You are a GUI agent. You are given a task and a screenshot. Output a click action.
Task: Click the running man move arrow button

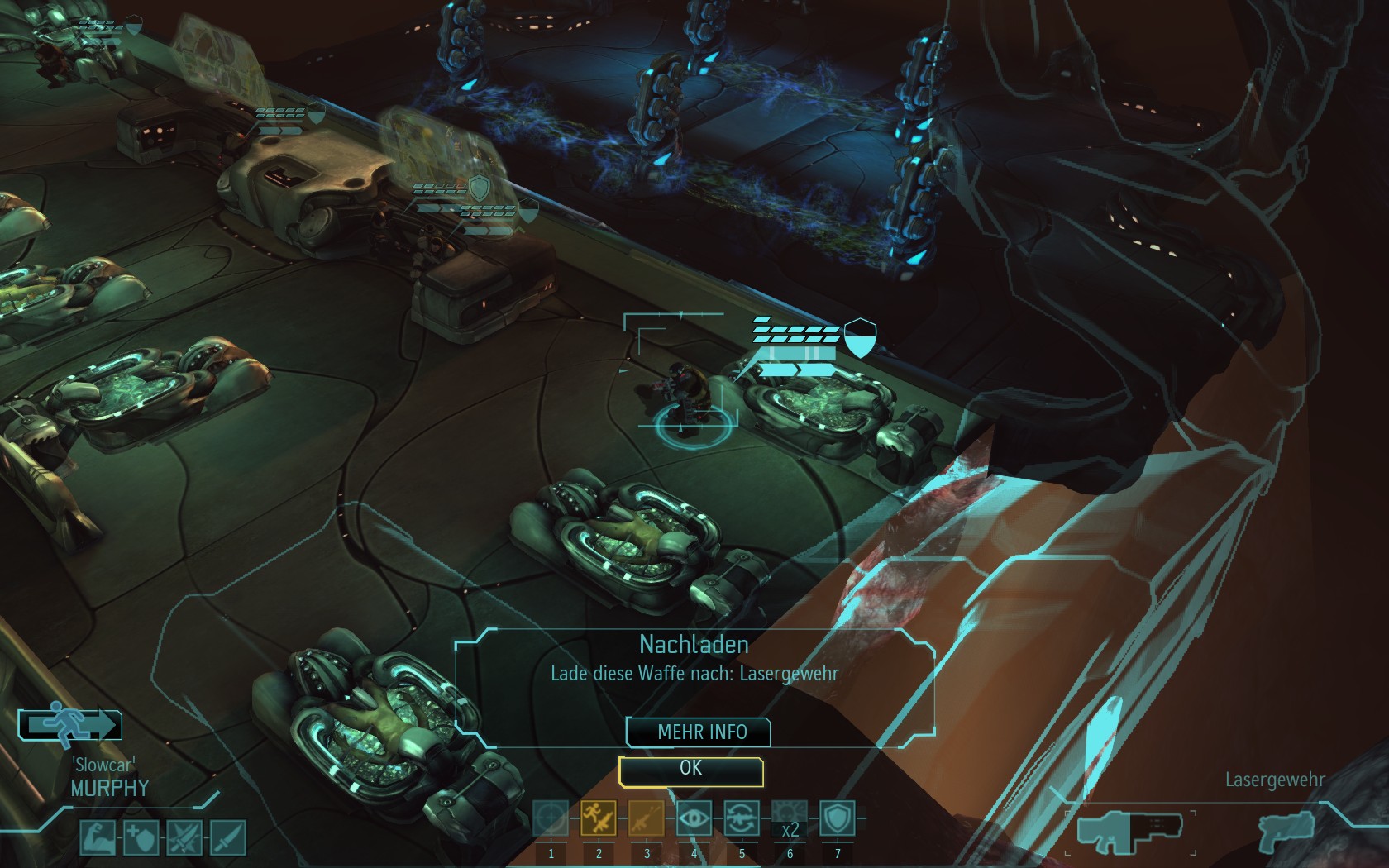(x=70, y=725)
